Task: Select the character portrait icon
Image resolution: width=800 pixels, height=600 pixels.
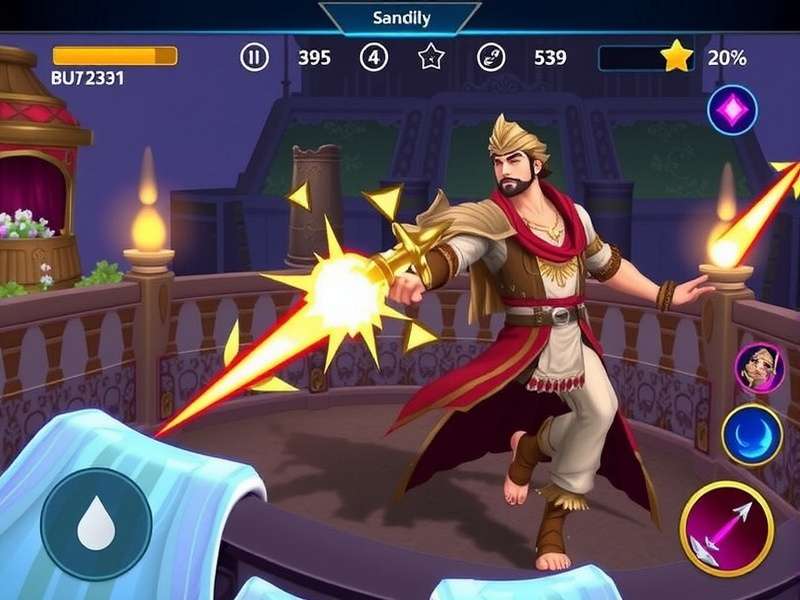Action: pos(758,368)
